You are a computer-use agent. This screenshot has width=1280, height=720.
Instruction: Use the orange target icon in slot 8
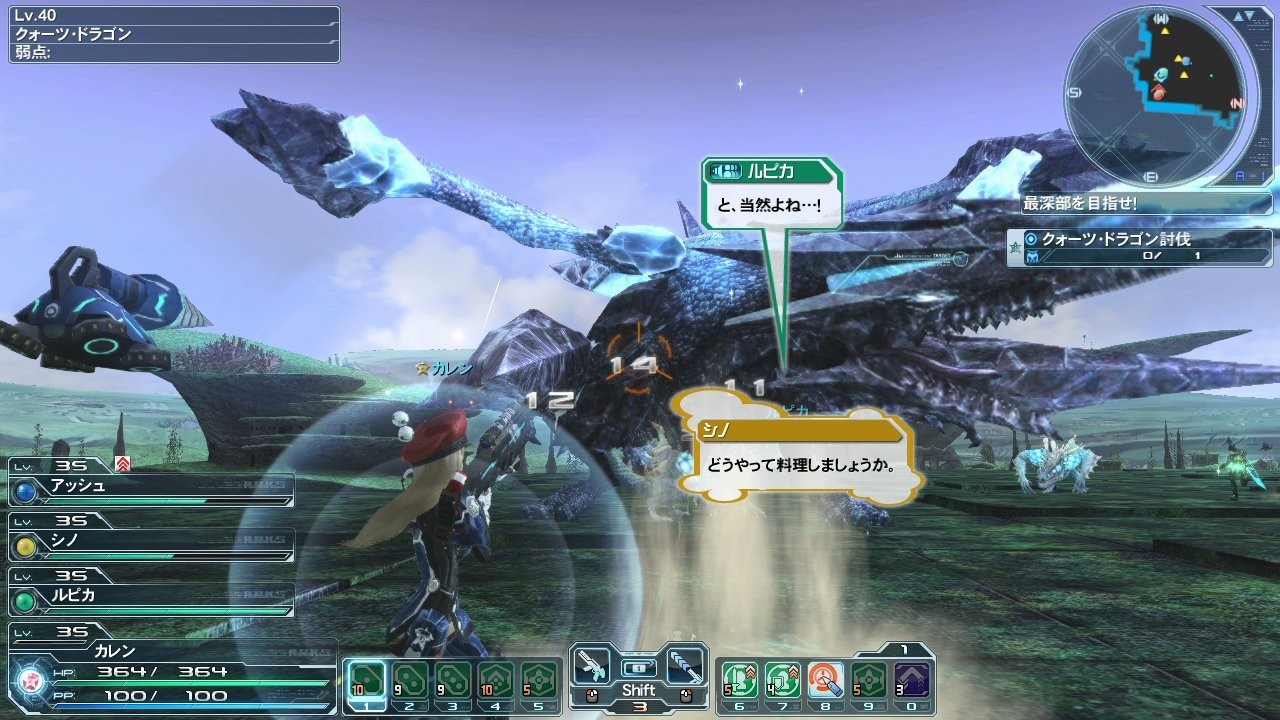(x=826, y=680)
